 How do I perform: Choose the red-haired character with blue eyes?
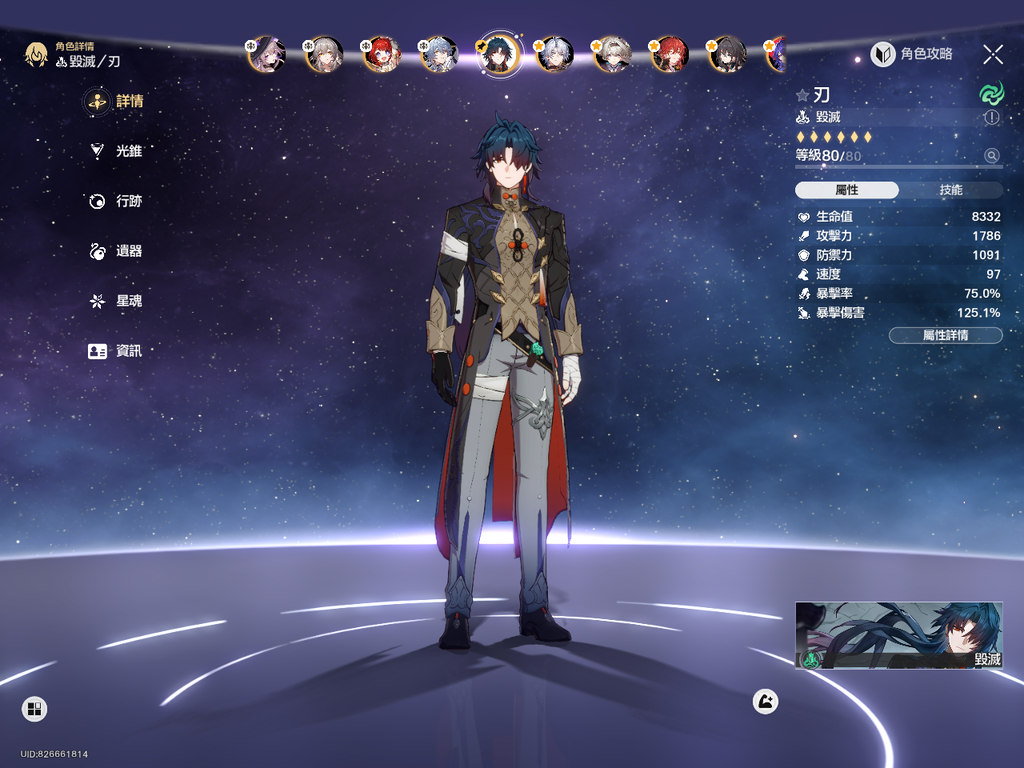click(x=382, y=55)
